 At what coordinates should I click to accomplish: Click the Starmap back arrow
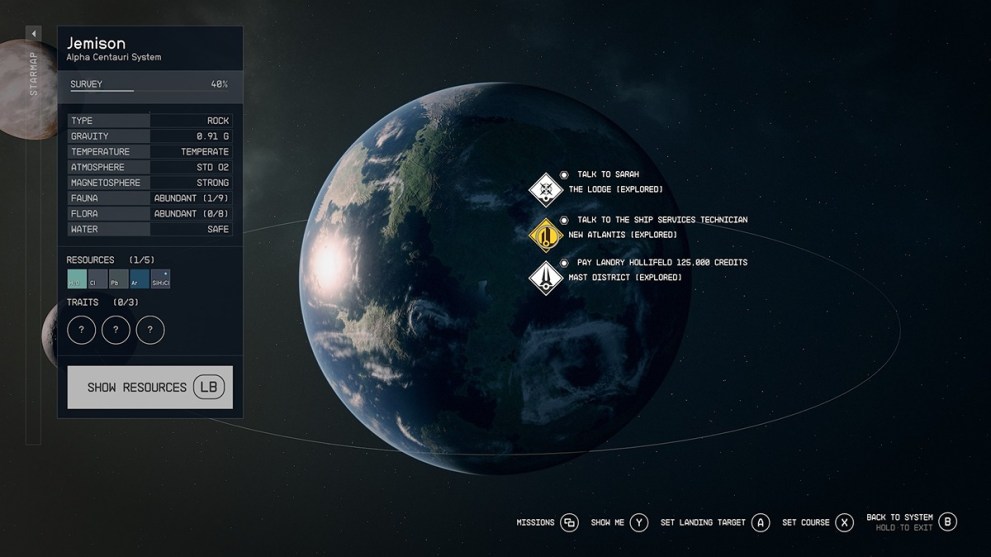(x=34, y=34)
